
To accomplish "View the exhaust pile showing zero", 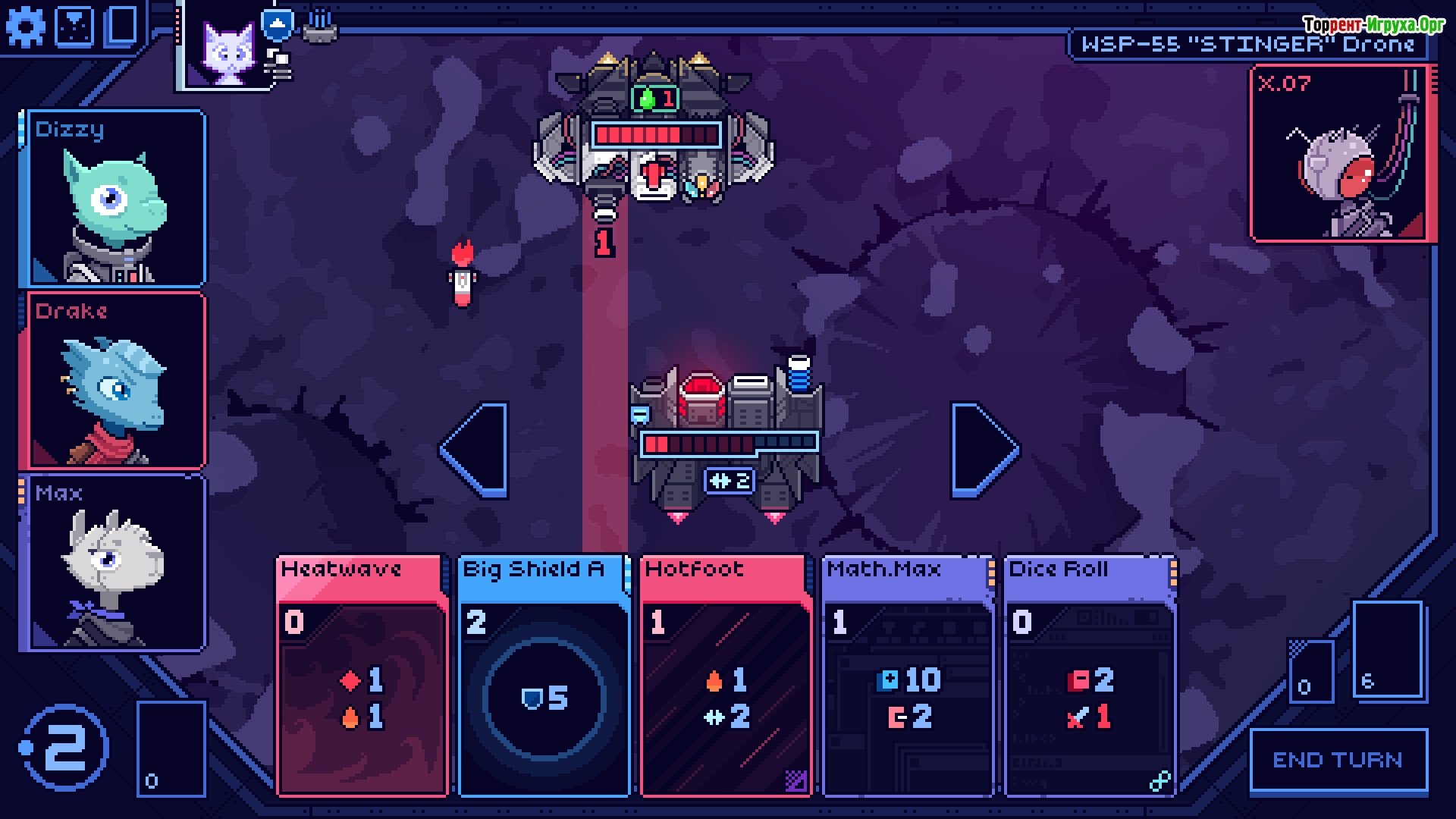I will point(1311,670).
